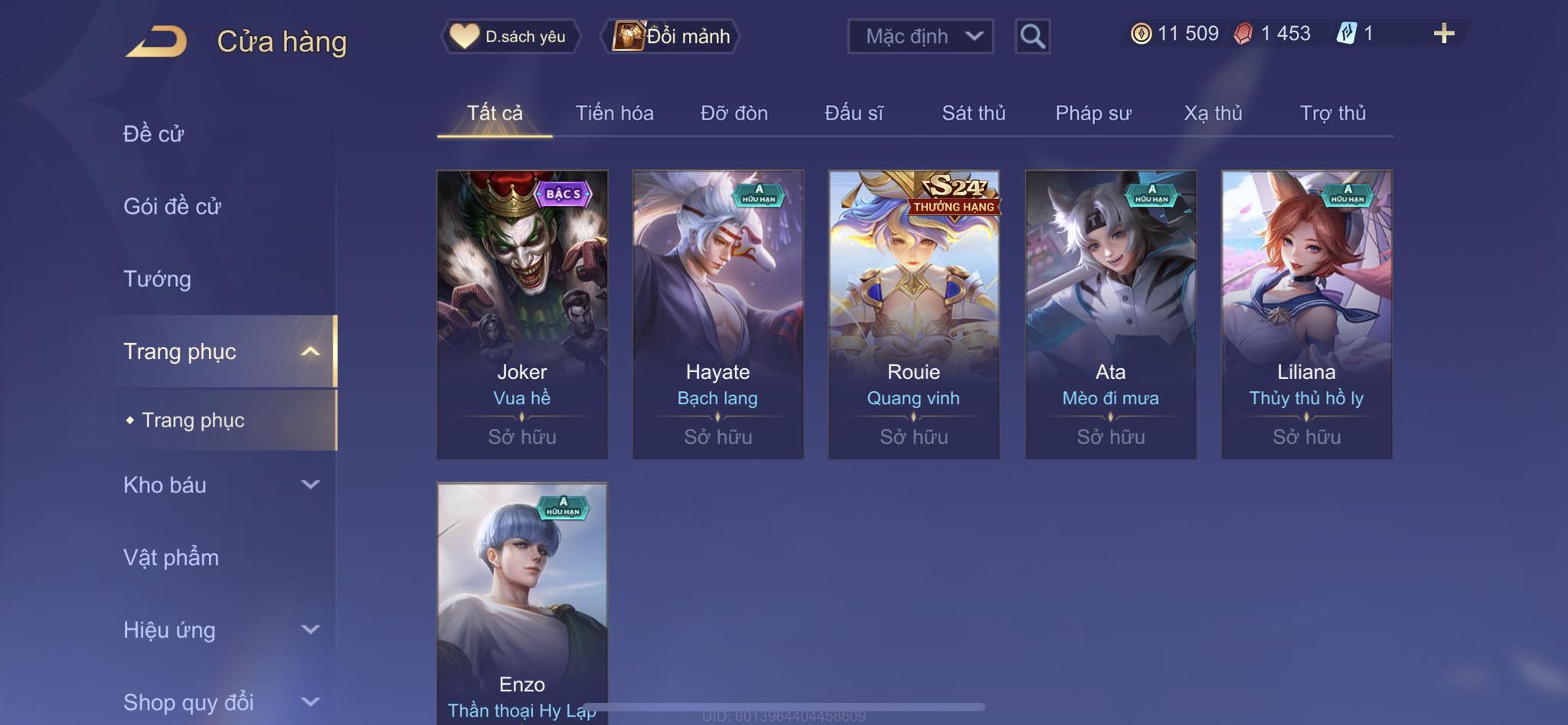
Task: Open the D.sách yêu wishlist
Action: point(509,36)
